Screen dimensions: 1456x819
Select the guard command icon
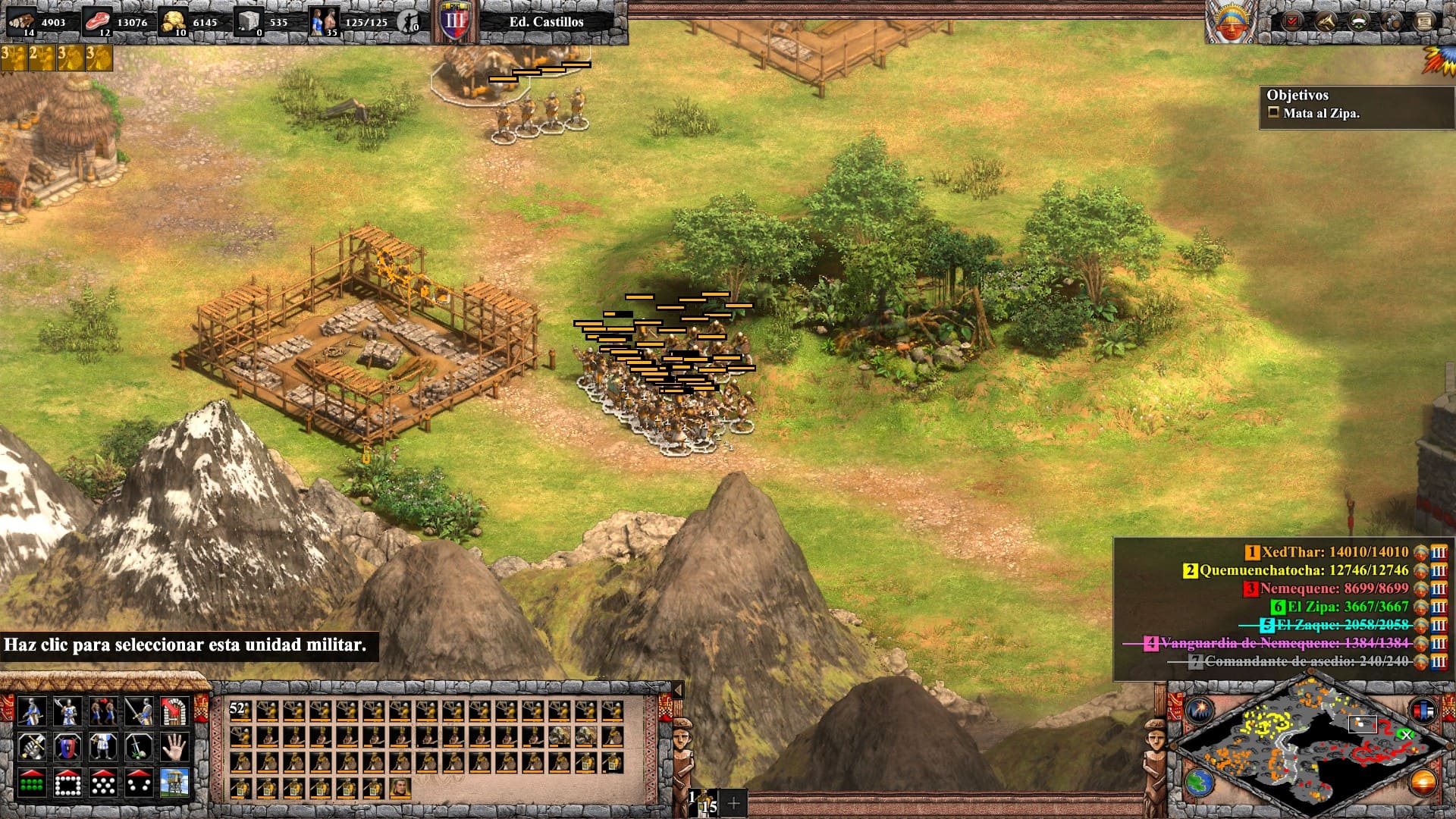pos(67,711)
